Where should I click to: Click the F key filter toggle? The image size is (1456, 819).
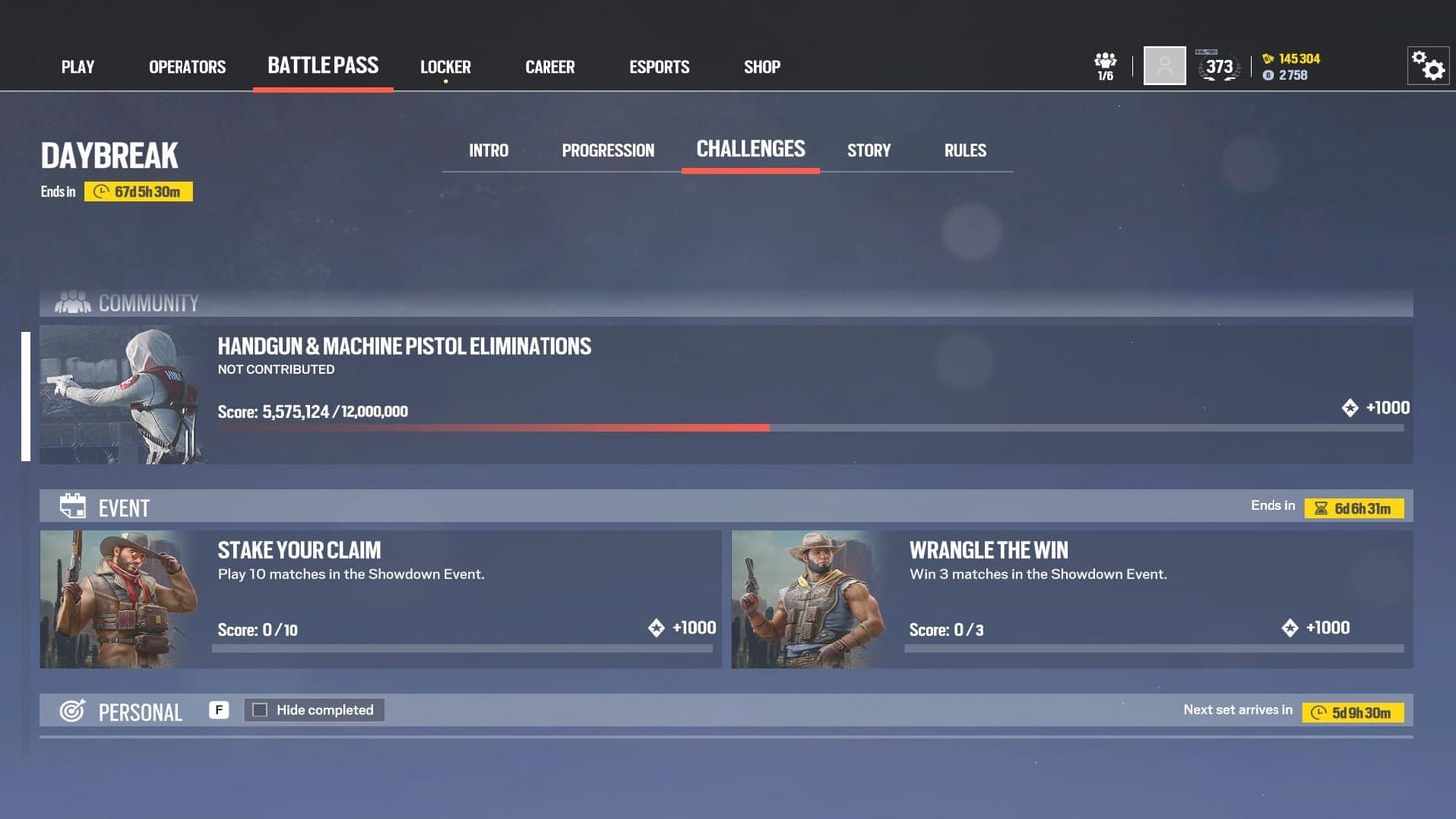(x=218, y=709)
